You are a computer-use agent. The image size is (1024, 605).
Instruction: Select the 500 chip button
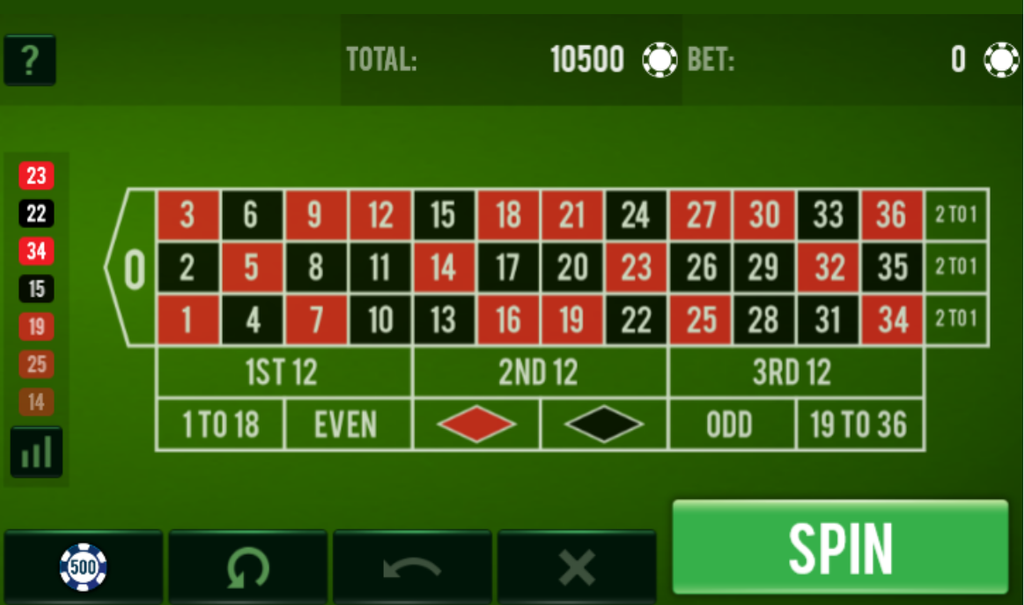pos(83,567)
